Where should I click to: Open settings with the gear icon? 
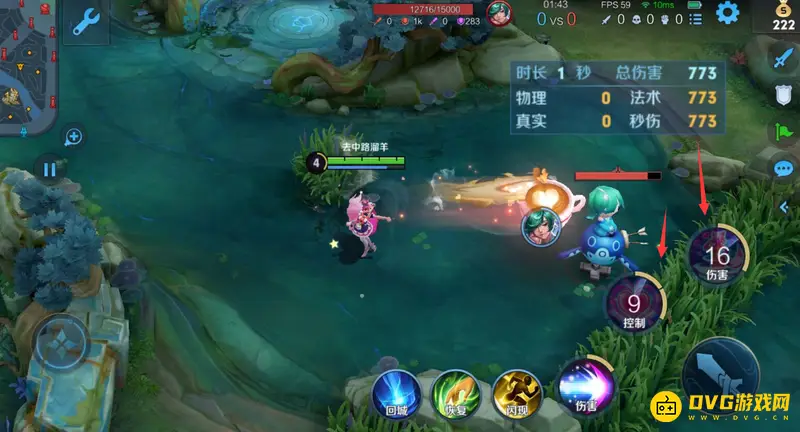727,13
